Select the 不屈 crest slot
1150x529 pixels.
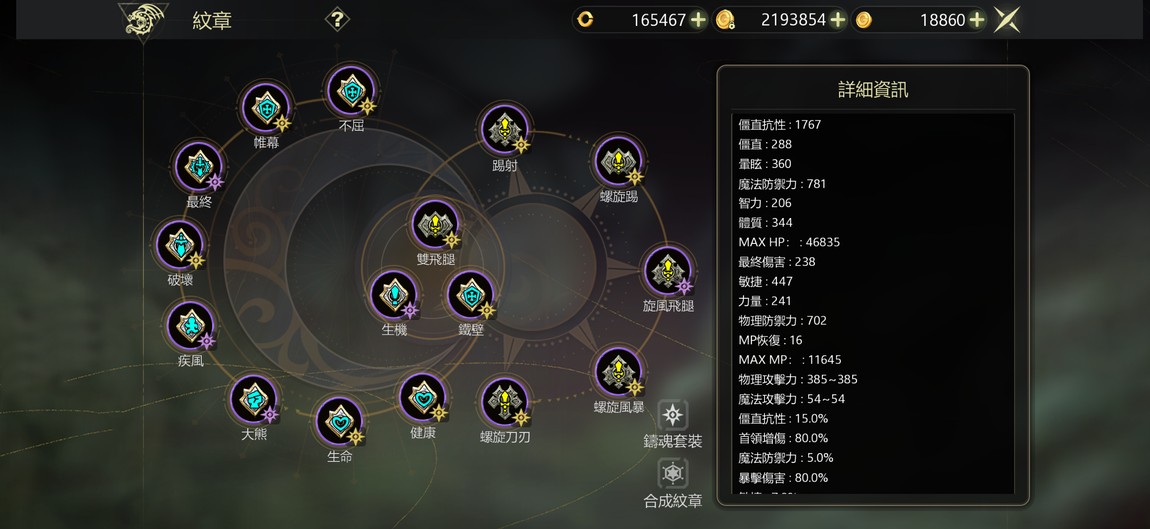351,91
